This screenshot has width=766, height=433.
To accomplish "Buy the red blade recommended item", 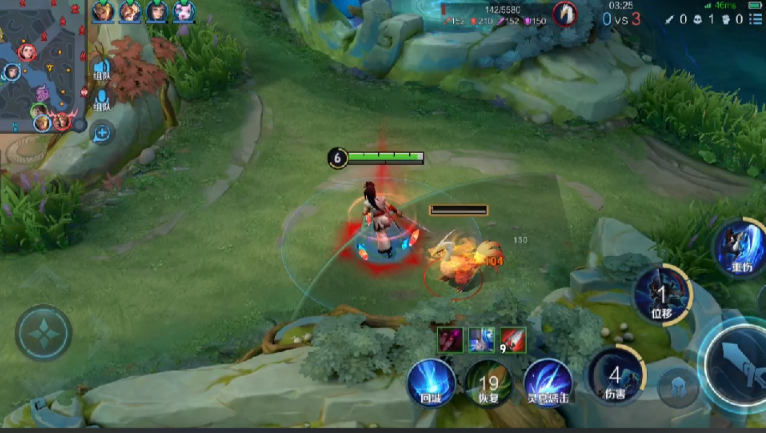I will tap(513, 340).
